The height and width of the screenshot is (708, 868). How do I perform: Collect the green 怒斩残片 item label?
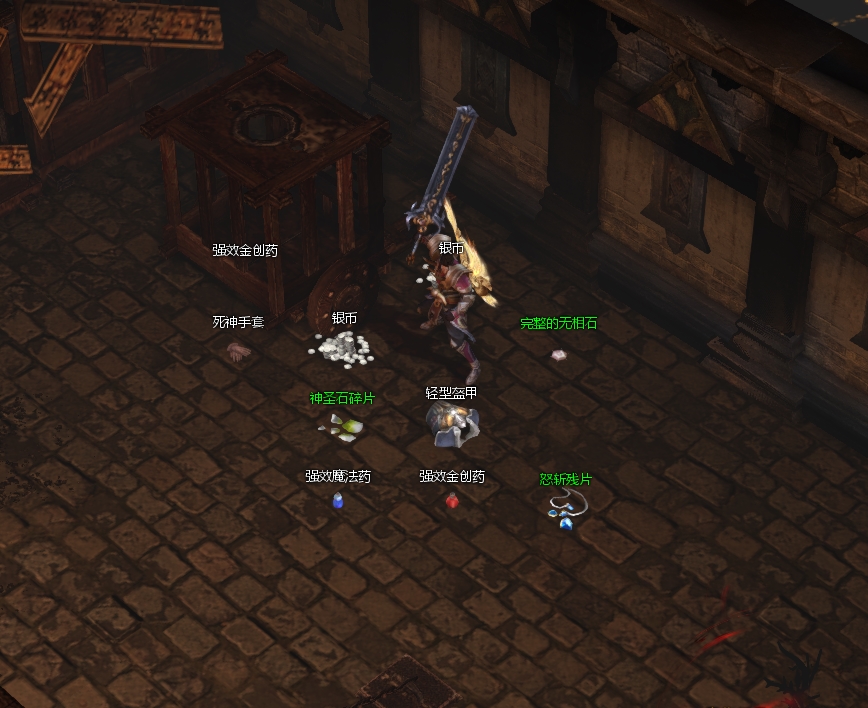coord(566,479)
